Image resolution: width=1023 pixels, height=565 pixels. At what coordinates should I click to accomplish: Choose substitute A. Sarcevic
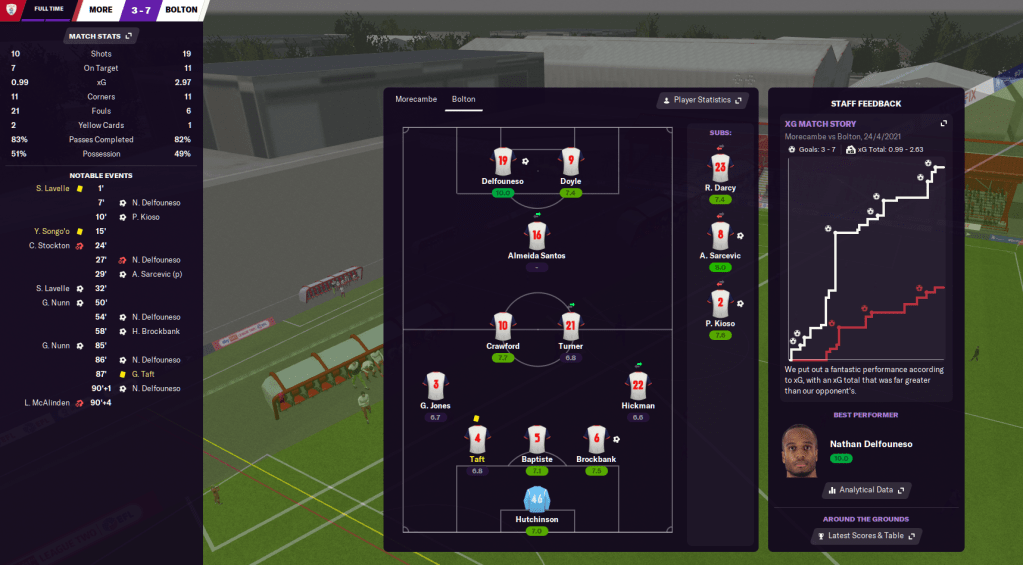[720, 236]
